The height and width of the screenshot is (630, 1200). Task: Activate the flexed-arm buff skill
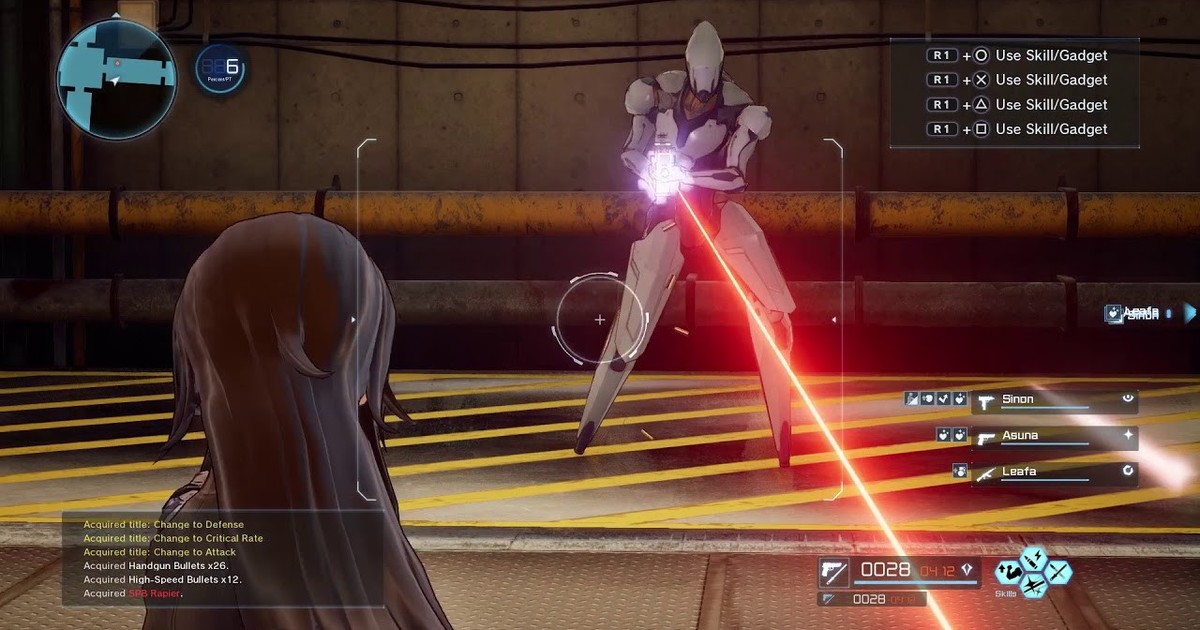click(1009, 573)
